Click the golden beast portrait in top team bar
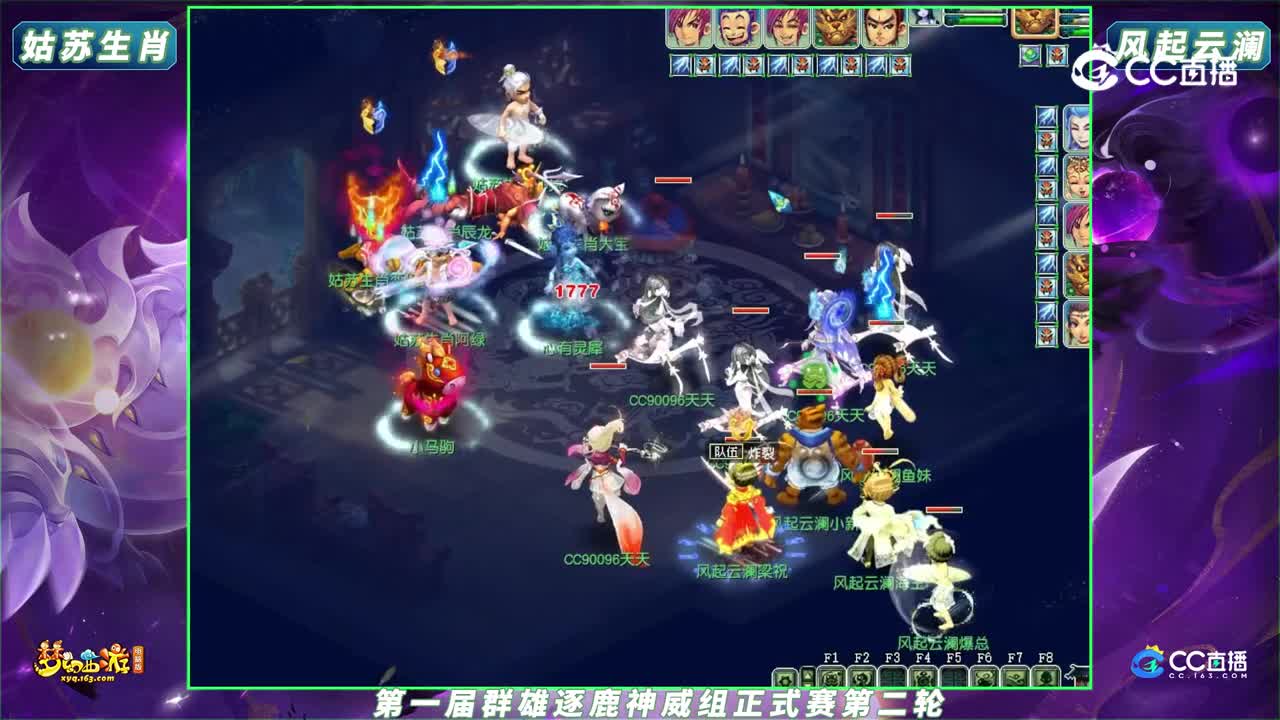Viewport: 1280px width, 720px height. tap(835, 26)
